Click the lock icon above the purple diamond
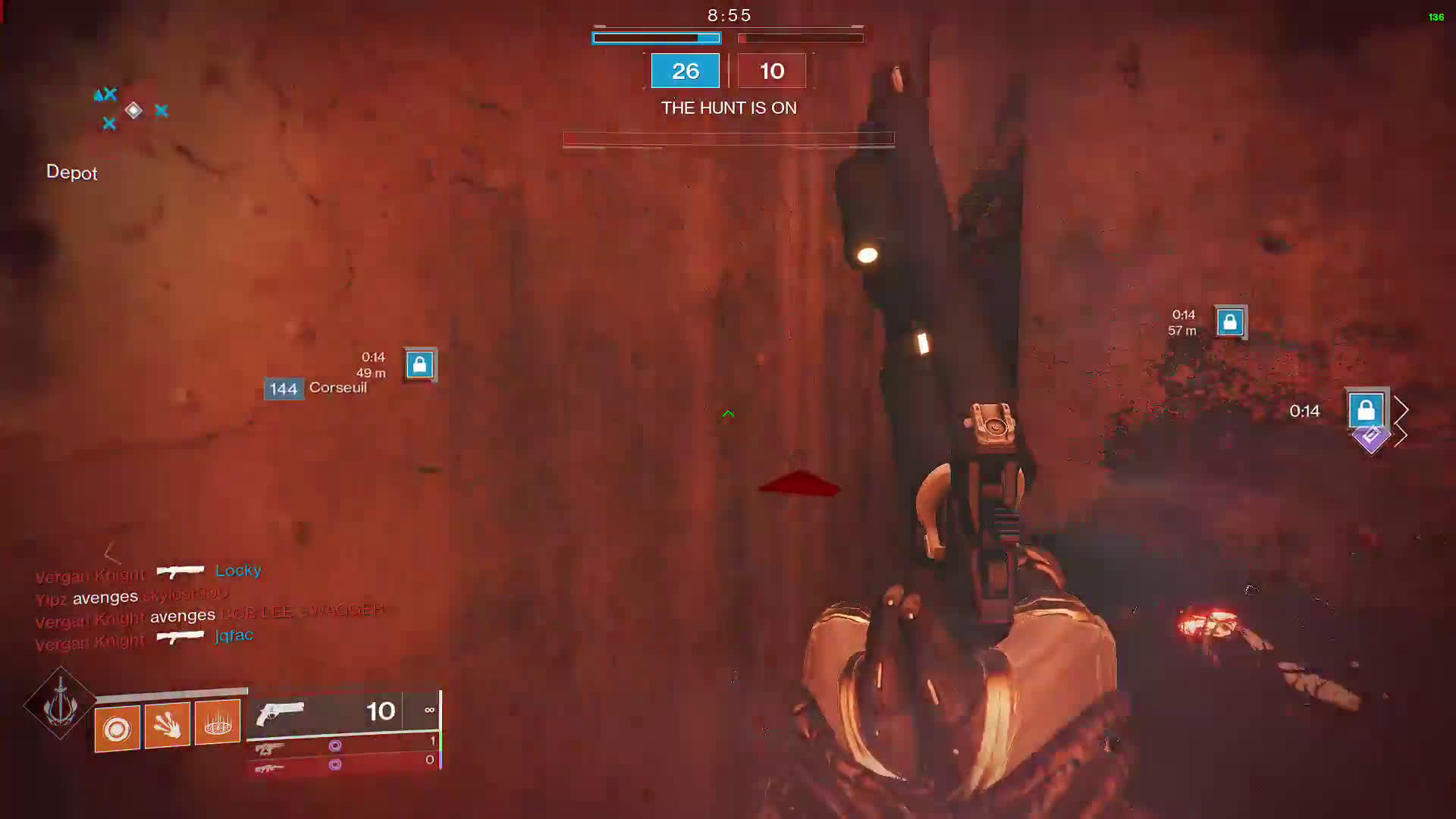 point(1367,410)
